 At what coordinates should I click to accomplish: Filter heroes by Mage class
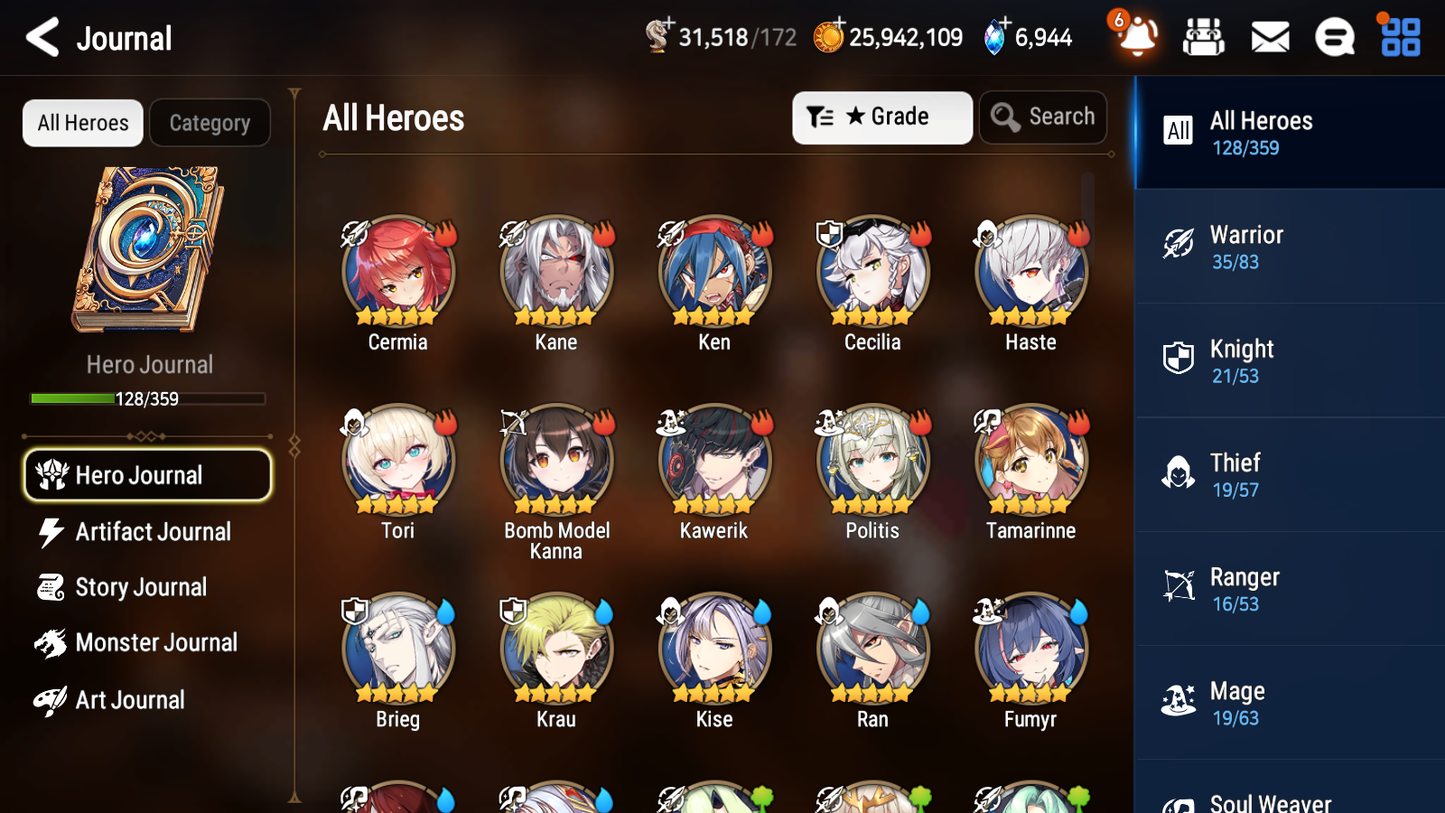click(x=1288, y=702)
